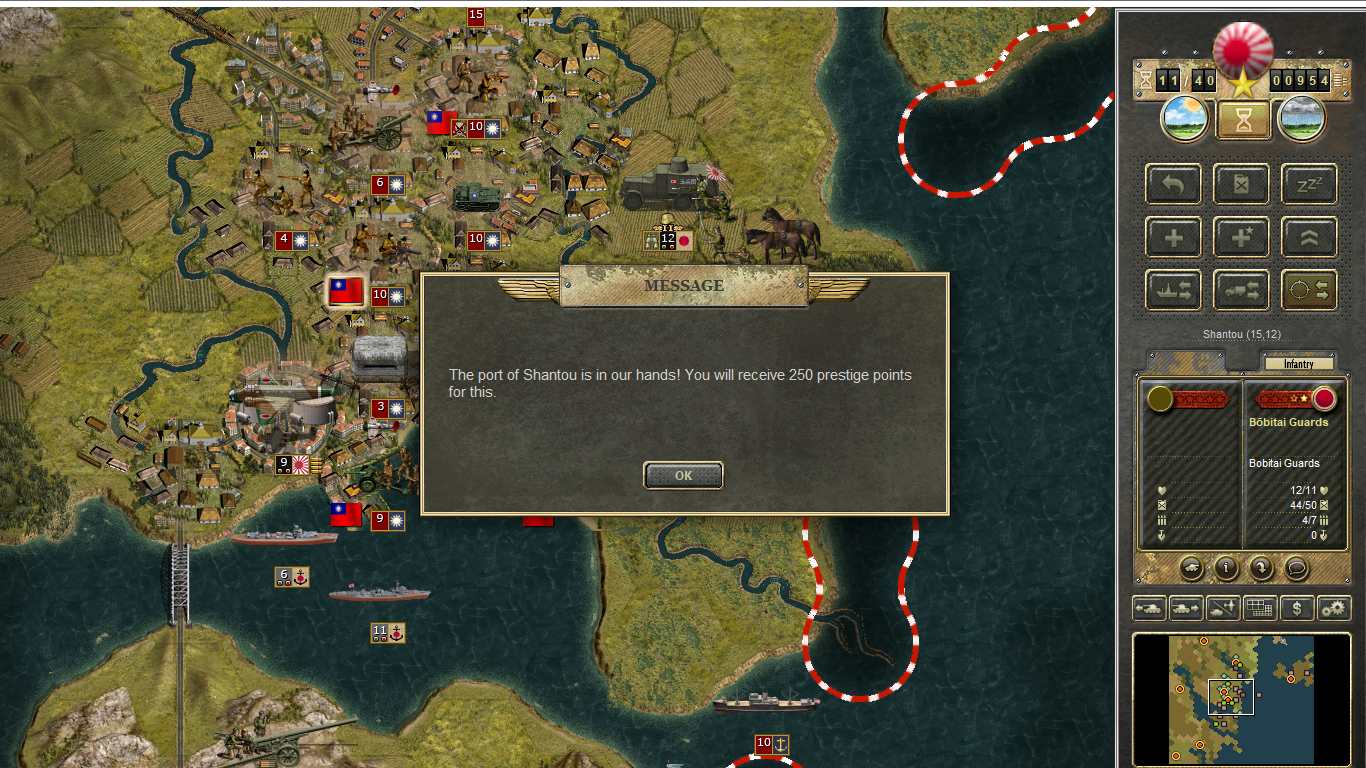This screenshot has height=768, width=1366.
Task: Click the crosshair switch button
Action: (x=1309, y=290)
